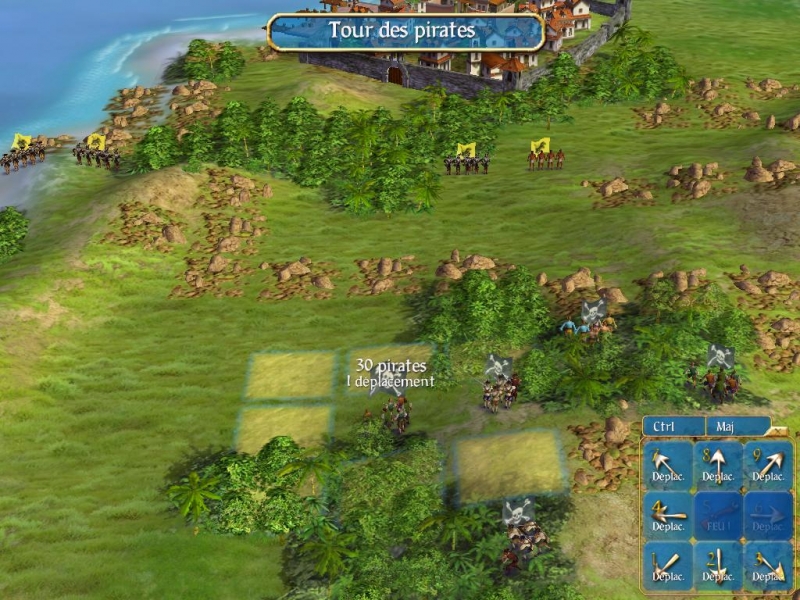Move unit north with the 8 Deplac. arrow
The width and height of the screenshot is (800, 600).
(718, 465)
